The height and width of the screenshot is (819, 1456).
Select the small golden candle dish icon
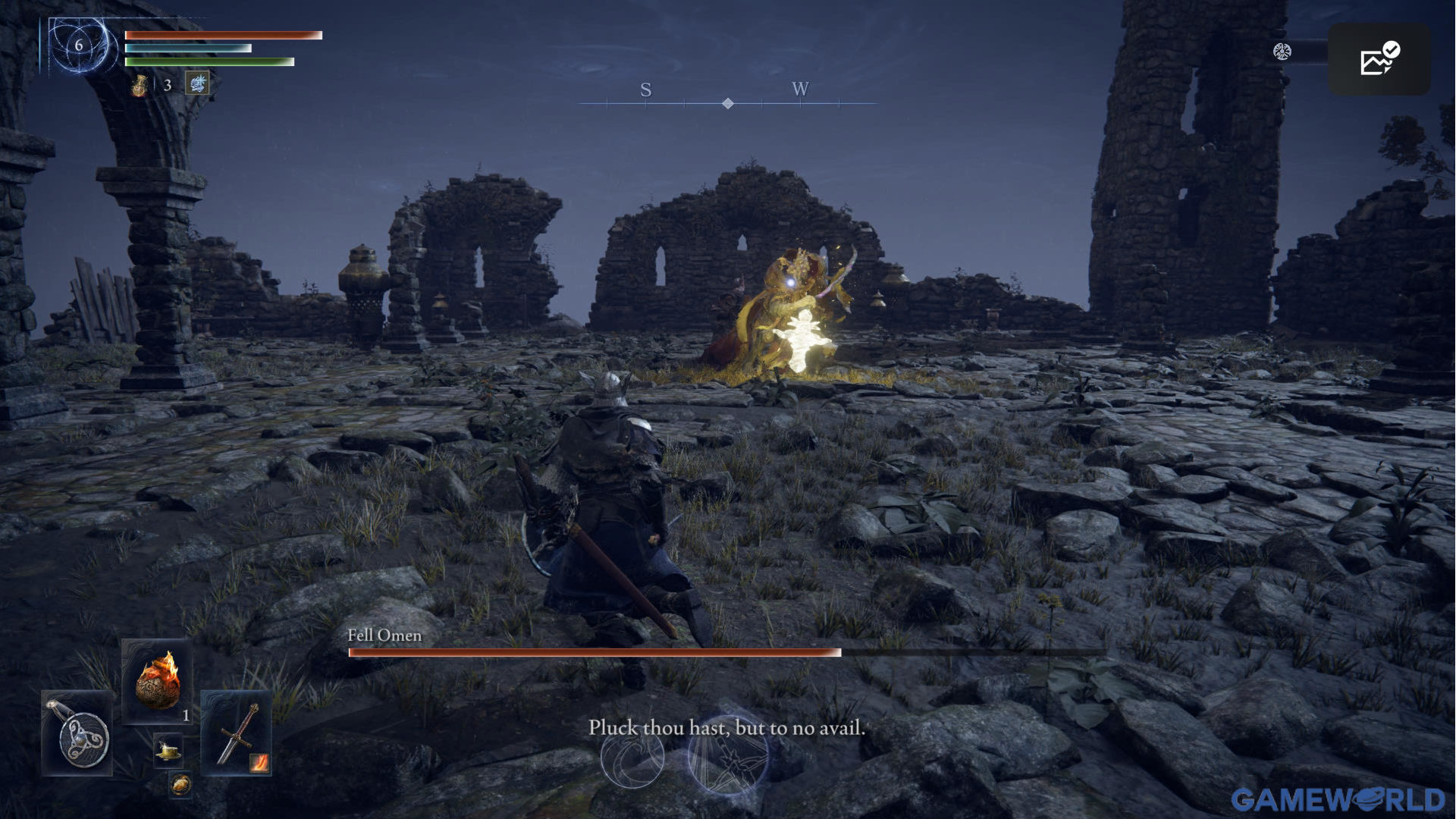point(168,751)
